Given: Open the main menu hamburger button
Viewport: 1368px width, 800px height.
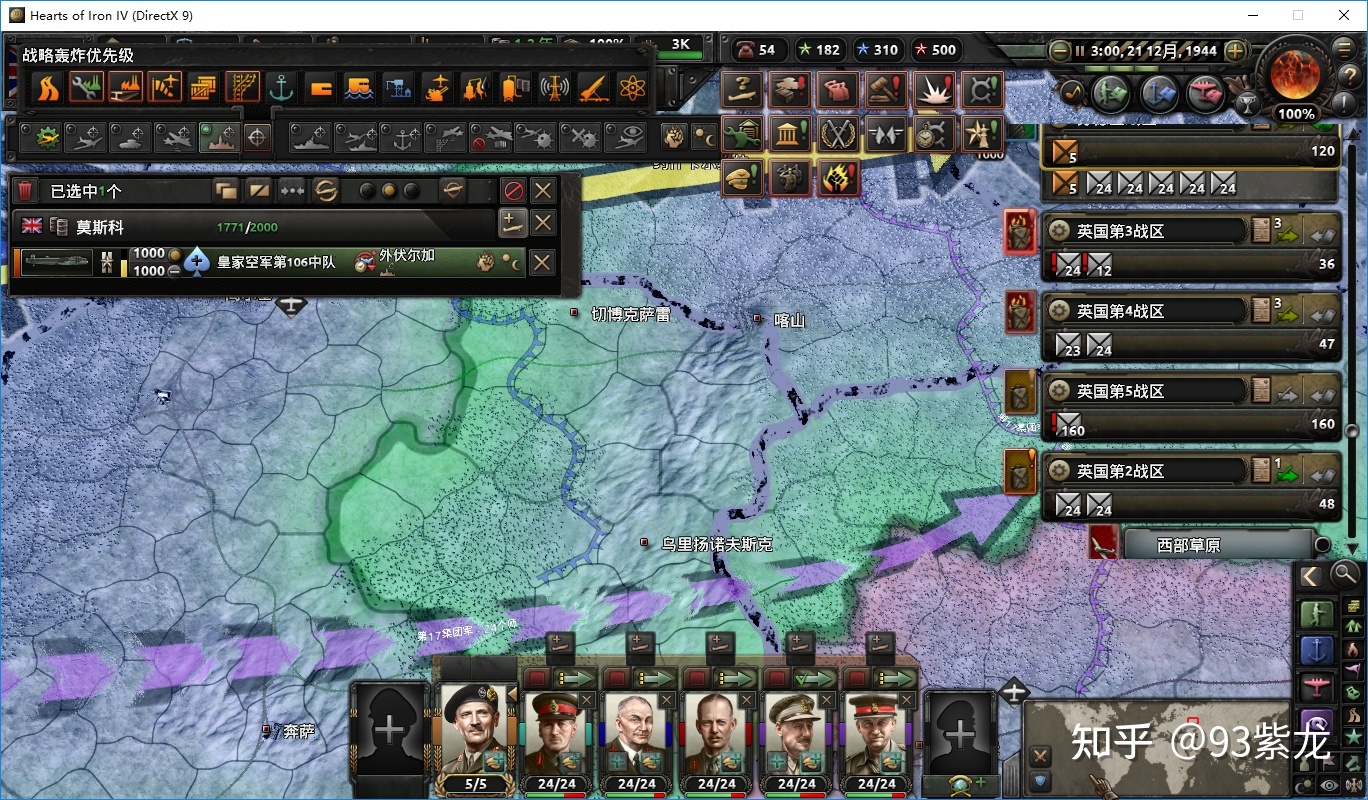Looking at the screenshot, I should tap(1346, 50).
